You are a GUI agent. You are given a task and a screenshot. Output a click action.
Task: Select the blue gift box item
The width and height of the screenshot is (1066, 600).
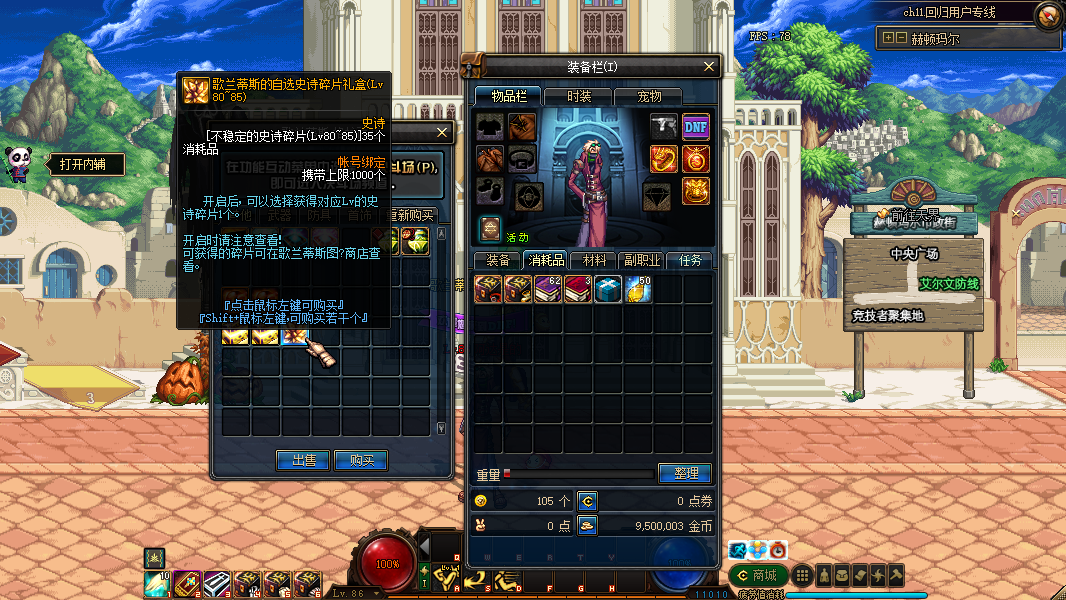click(608, 290)
